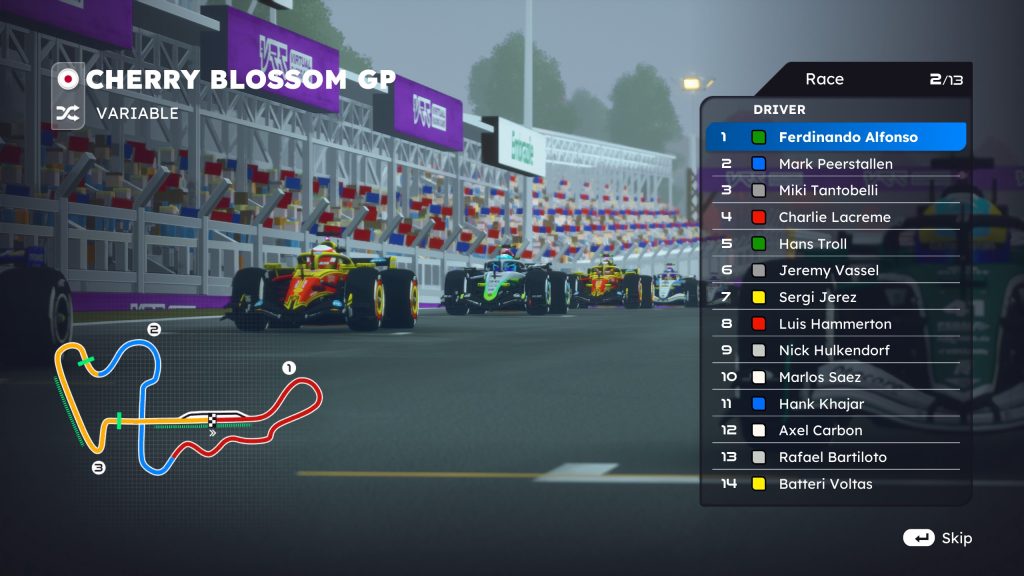Click the Nick Hulkendorf entry
The width and height of the screenshot is (1024, 576).
pos(836,350)
